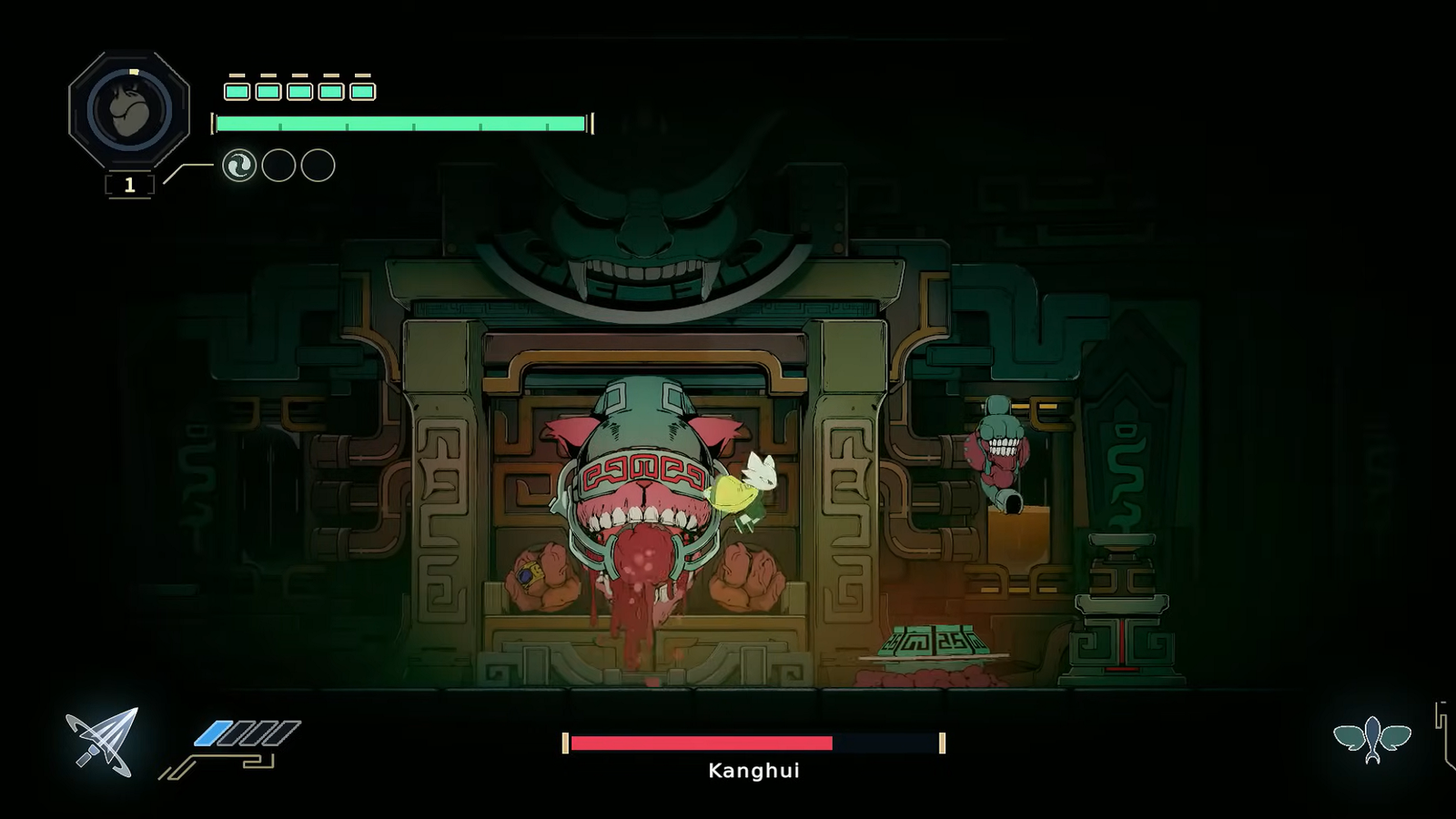Screen dimensions: 1456x819
Task: Select the Kanghui boss name label
Action: [x=753, y=771]
